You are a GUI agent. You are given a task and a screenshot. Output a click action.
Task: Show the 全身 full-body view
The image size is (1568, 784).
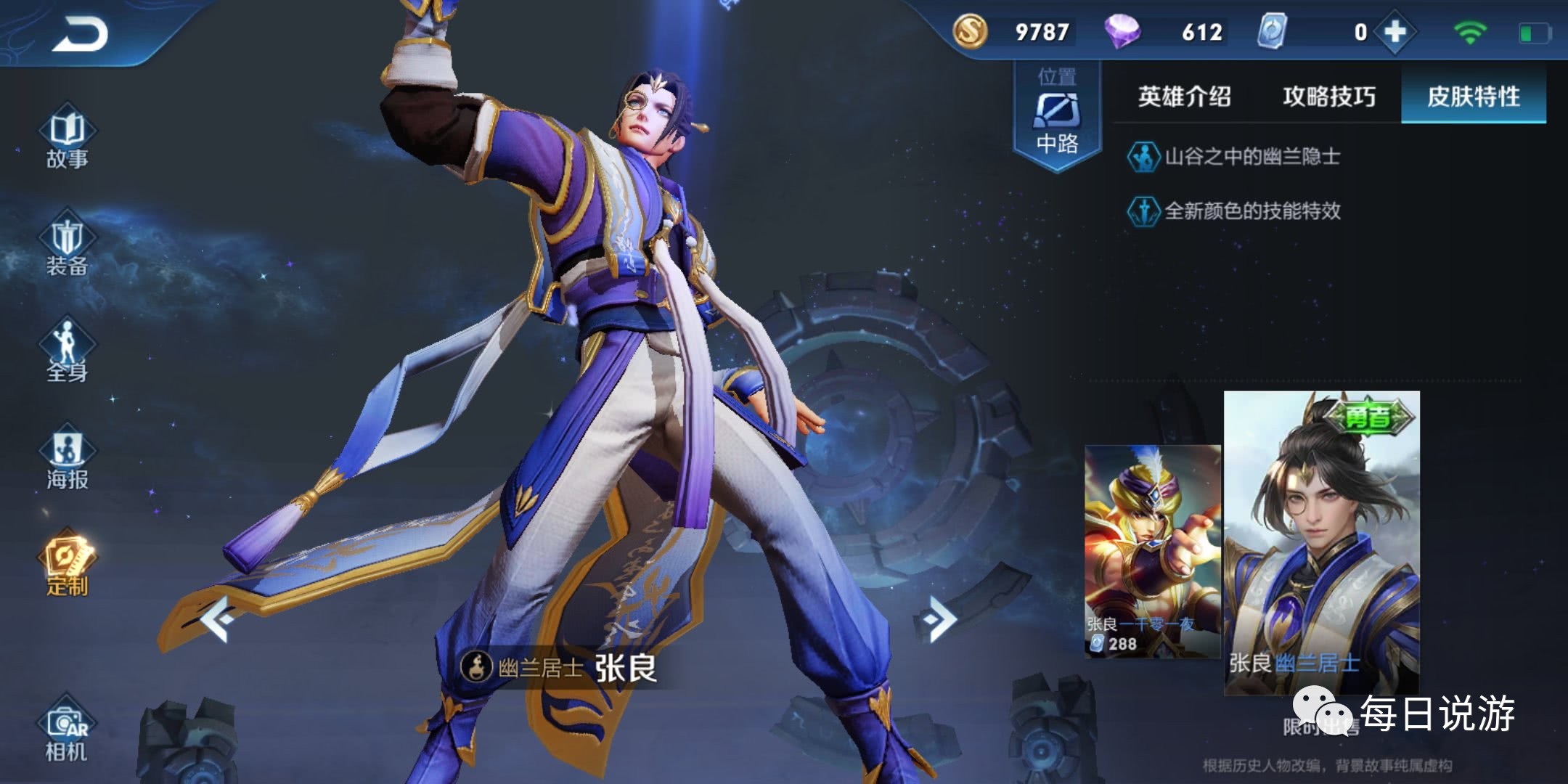(x=67, y=351)
